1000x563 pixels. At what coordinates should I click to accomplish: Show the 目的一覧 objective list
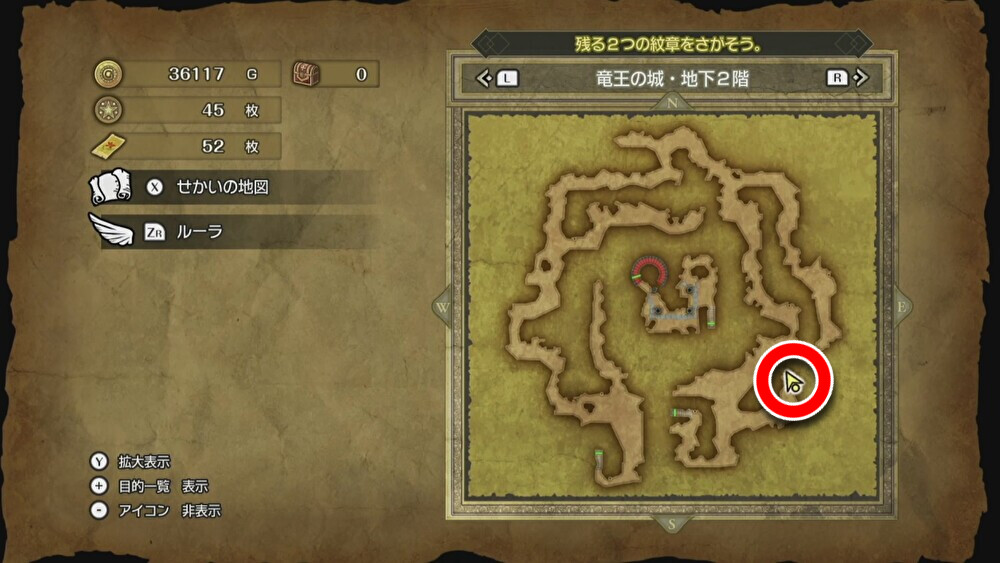[162, 486]
